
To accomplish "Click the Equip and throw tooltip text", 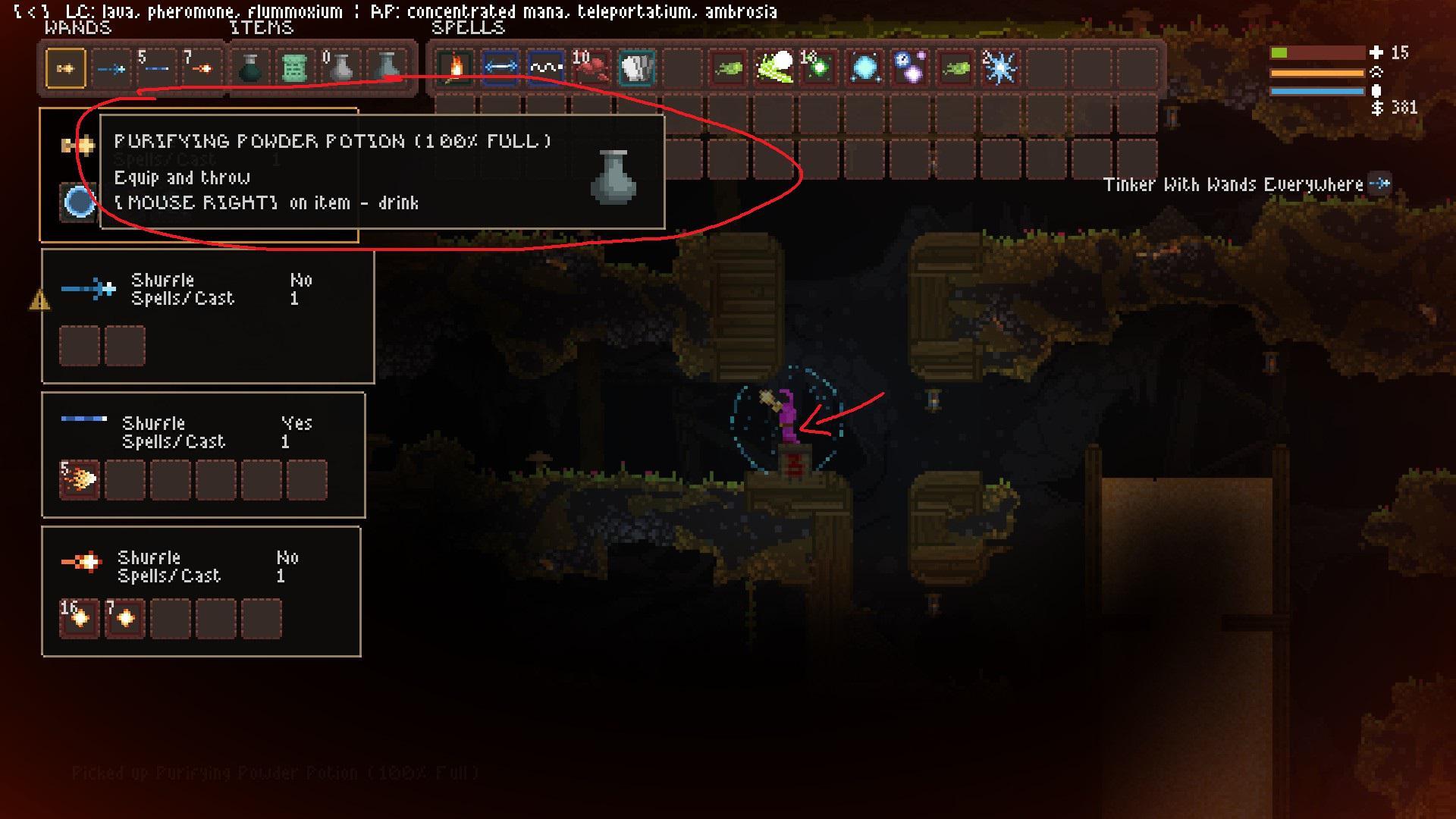I will [x=182, y=177].
